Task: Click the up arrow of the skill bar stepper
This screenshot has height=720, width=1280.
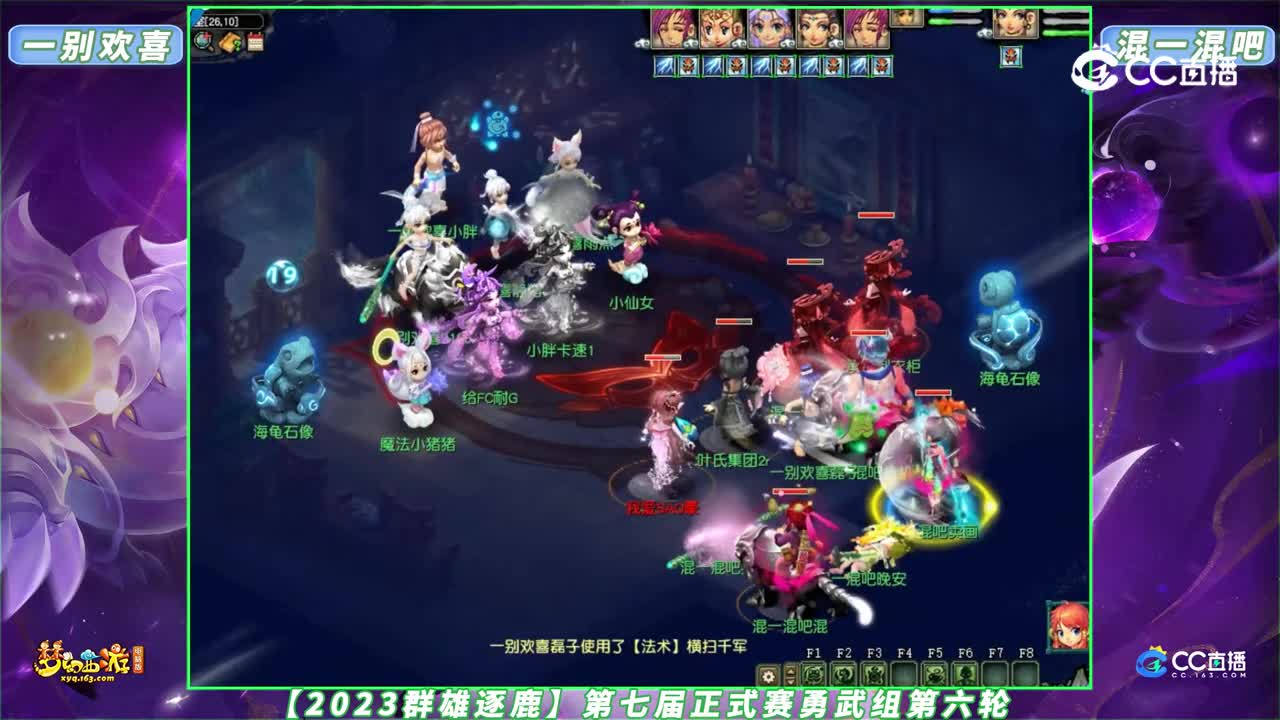Action: pos(790,671)
